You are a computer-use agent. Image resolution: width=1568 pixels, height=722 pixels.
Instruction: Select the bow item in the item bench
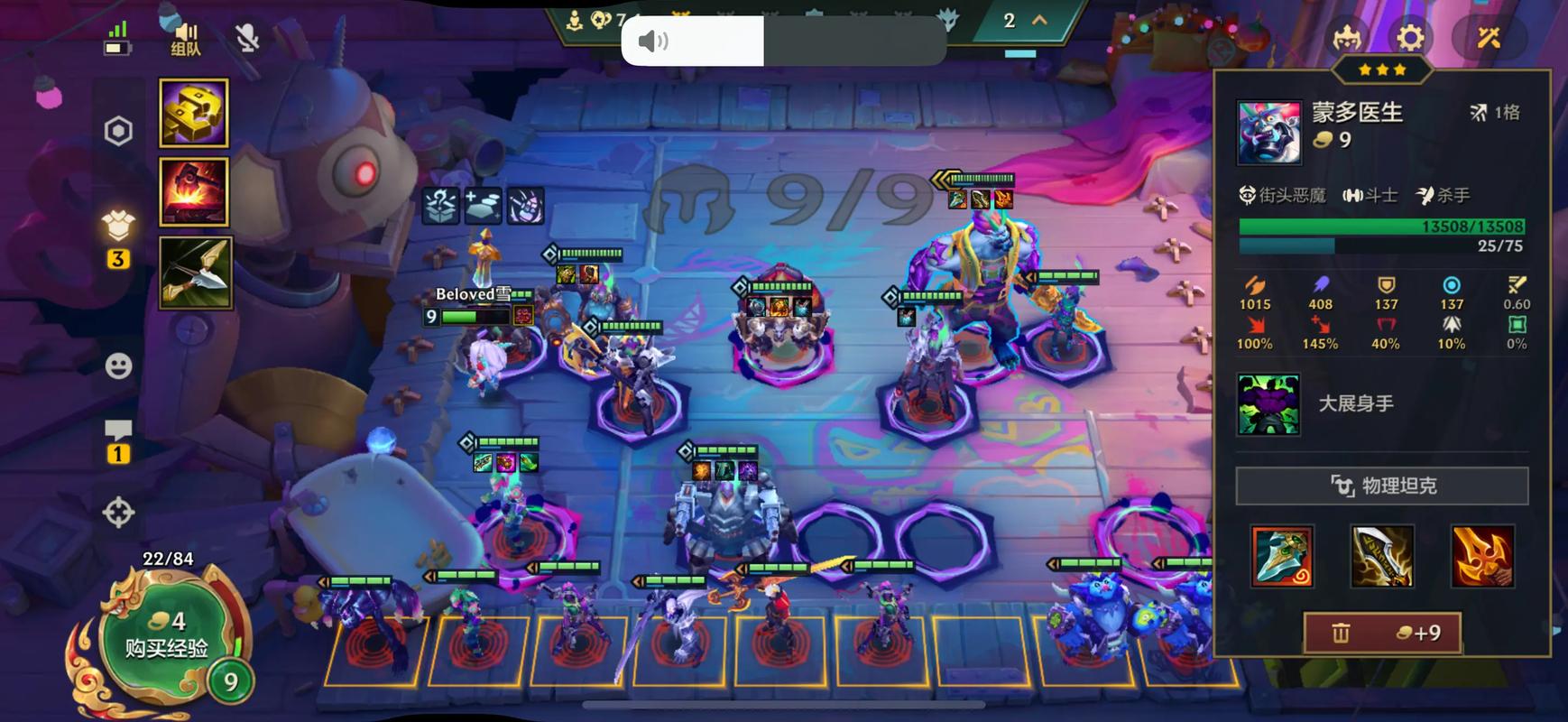pyautogui.click(x=194, y=273)
